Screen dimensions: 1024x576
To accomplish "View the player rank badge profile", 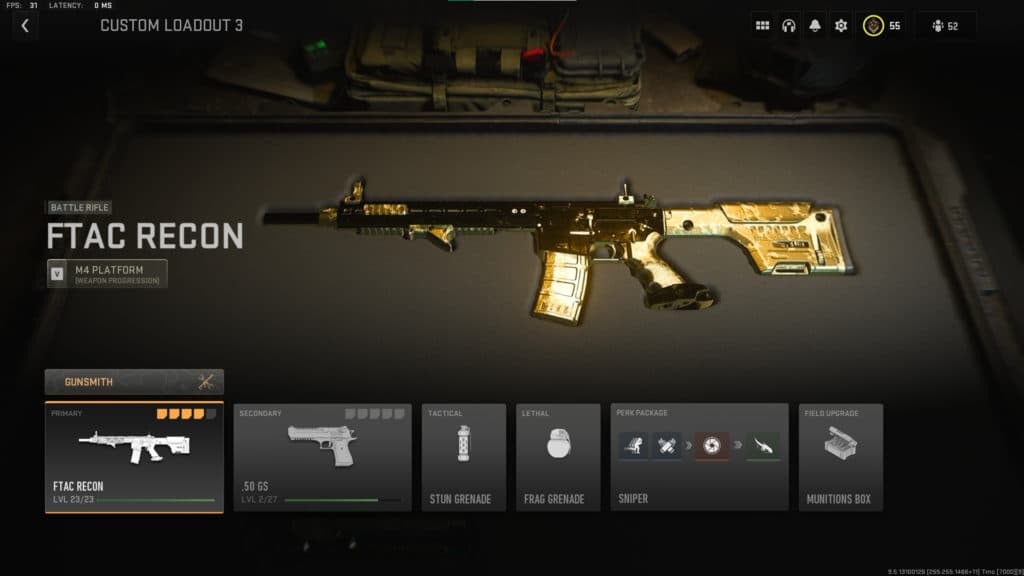I will click(x=883, y=26).
